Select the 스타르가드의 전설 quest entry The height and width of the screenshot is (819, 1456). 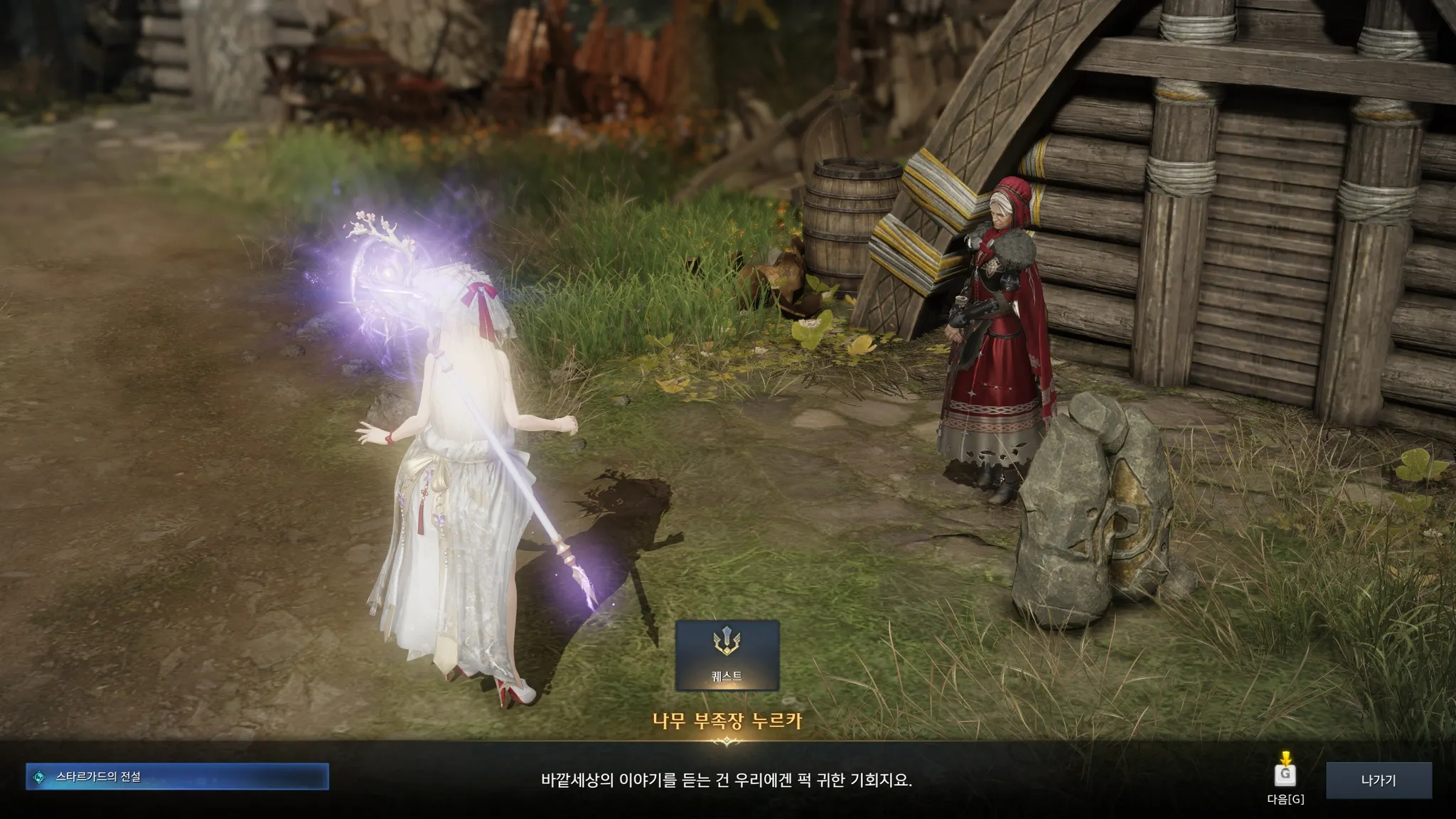coord(178,777)
